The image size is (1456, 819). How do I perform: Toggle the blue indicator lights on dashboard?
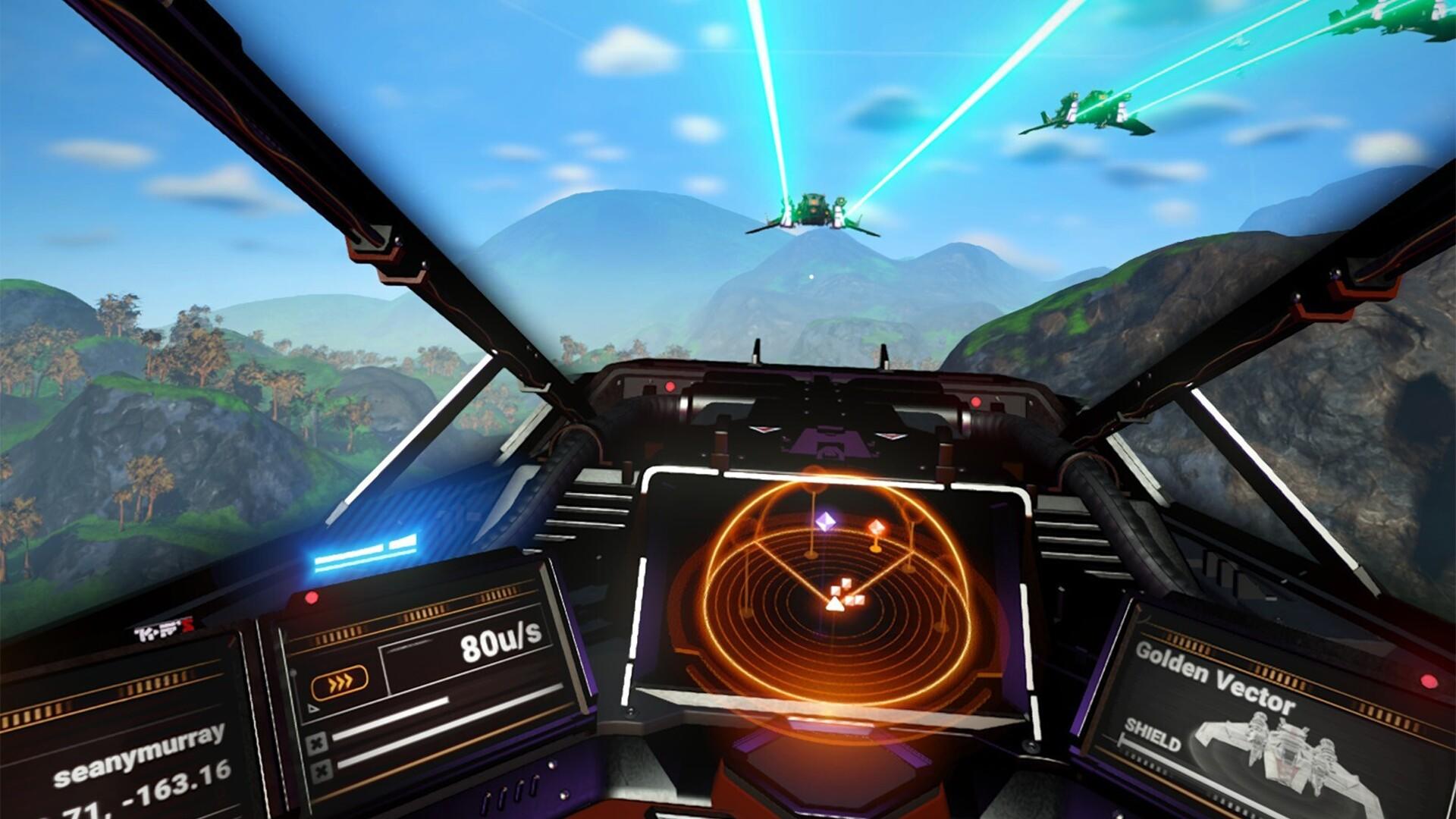point(364,550)
